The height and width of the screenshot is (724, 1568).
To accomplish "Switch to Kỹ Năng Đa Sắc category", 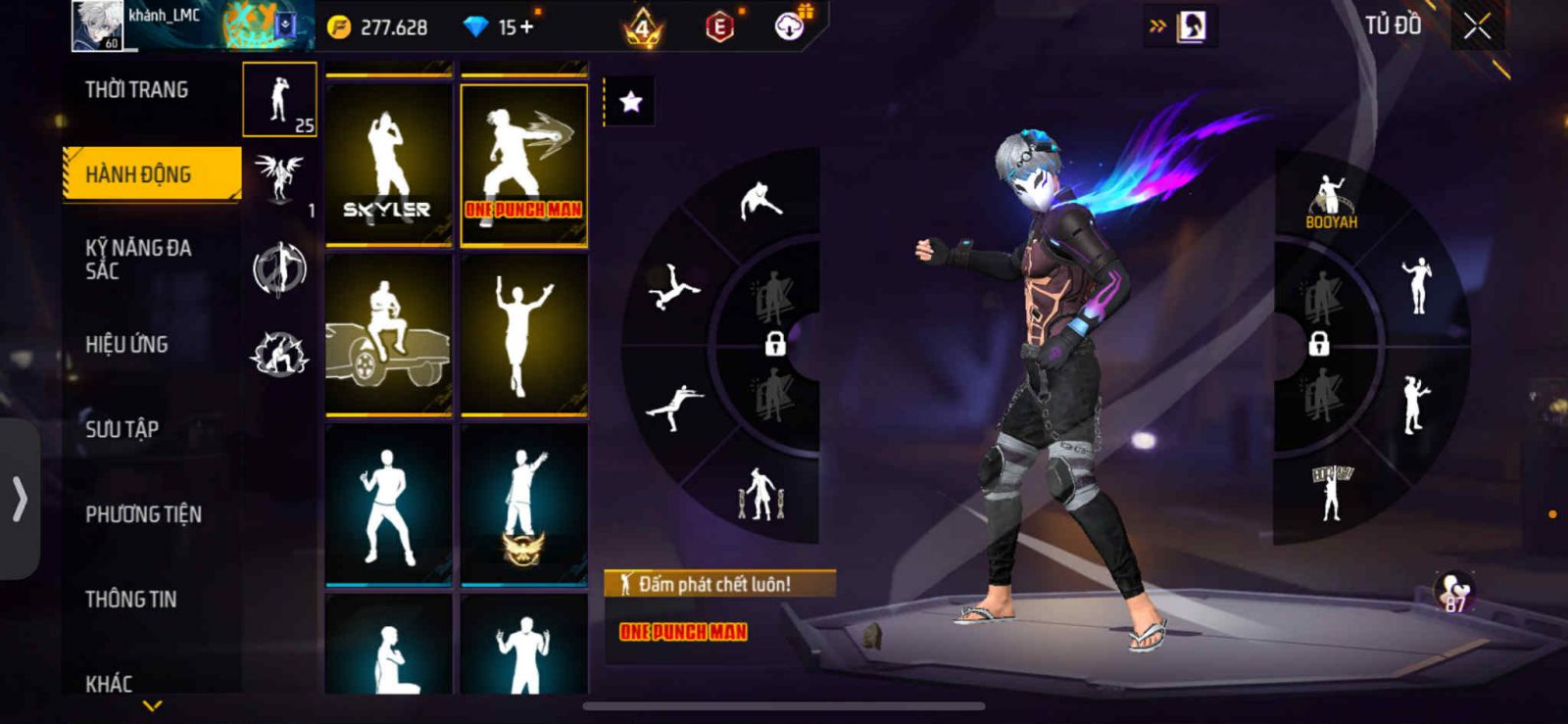I will click(x=138, y=259).
